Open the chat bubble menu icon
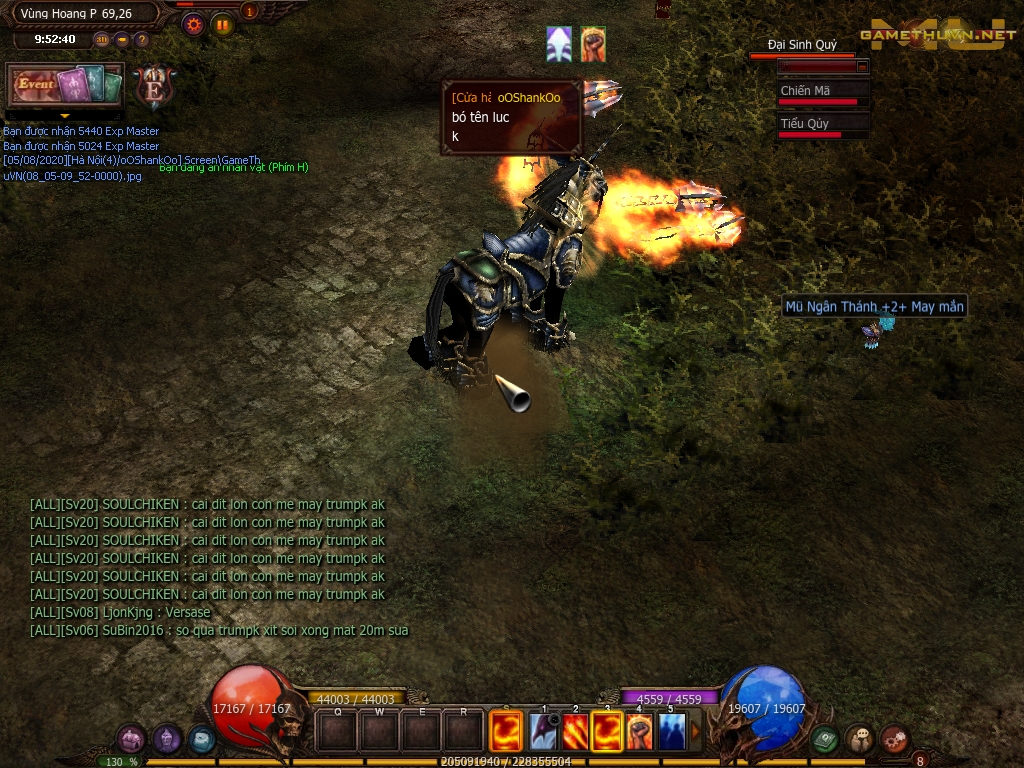This screenshot has height=768, width=1024. pyautogui.click(x=860, y=740)
